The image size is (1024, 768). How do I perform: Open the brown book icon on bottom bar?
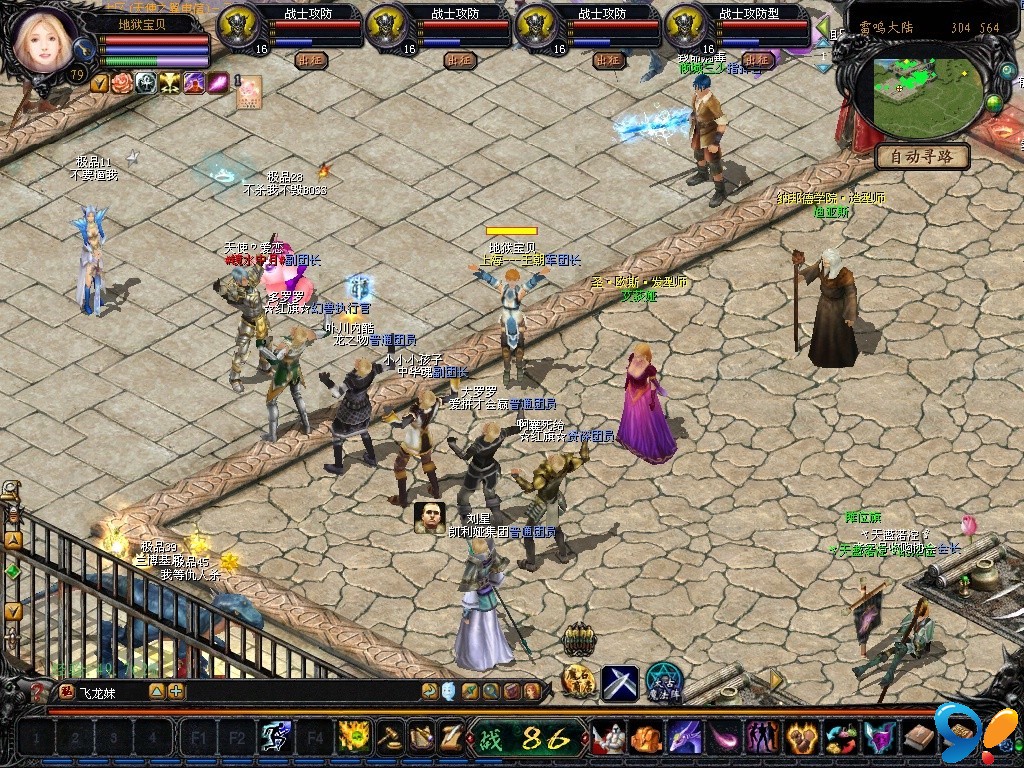(x=919, y=739)
